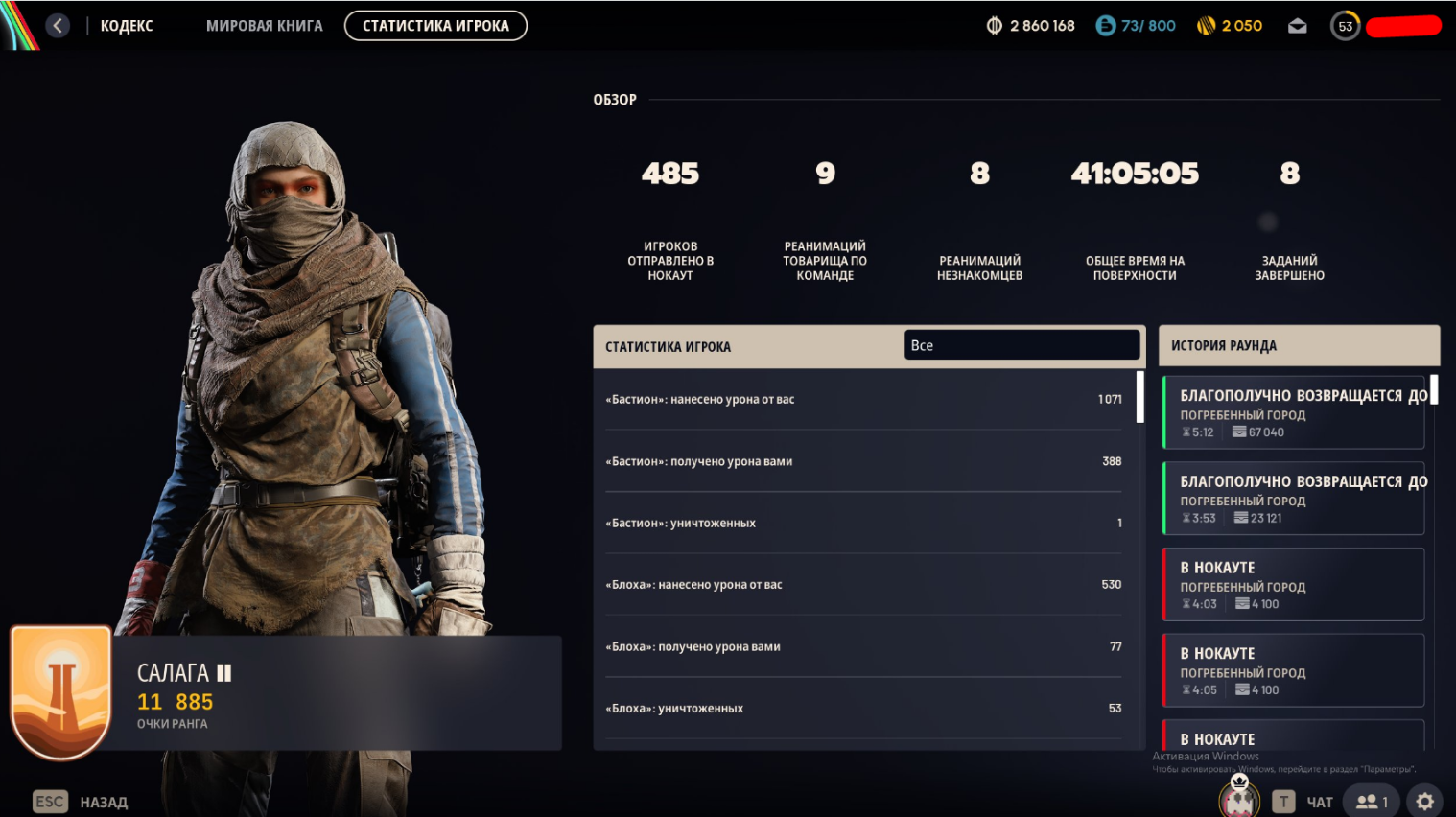Click the red player name field top right
The image size is (1456, 817).
(1403, 26)
